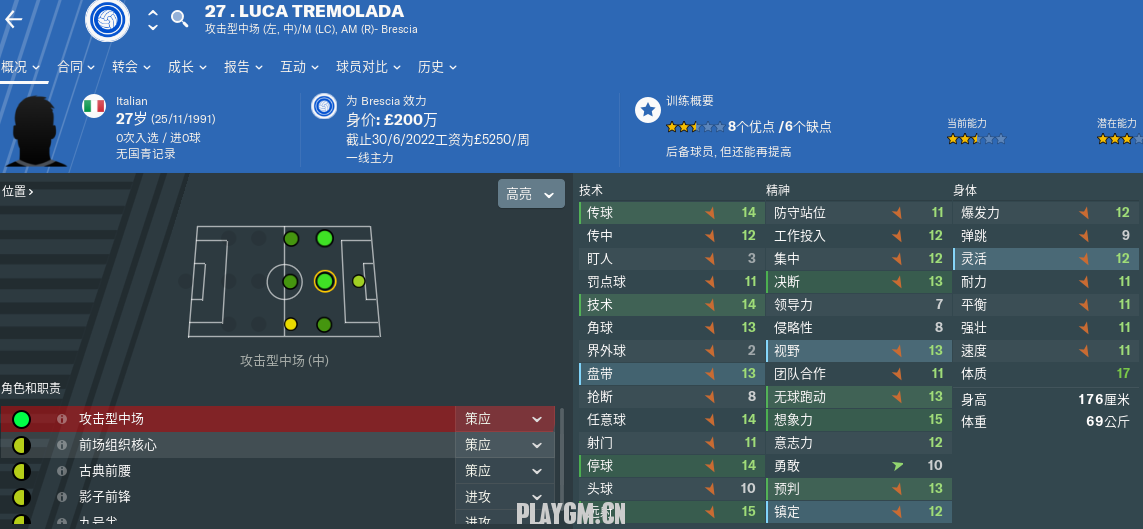The height and width of the screenshot is (529, 1143).
Task: Open the 进攻 duty dropdown for 影子前锋
Action: pyautogui.click(x=504, y=497)
